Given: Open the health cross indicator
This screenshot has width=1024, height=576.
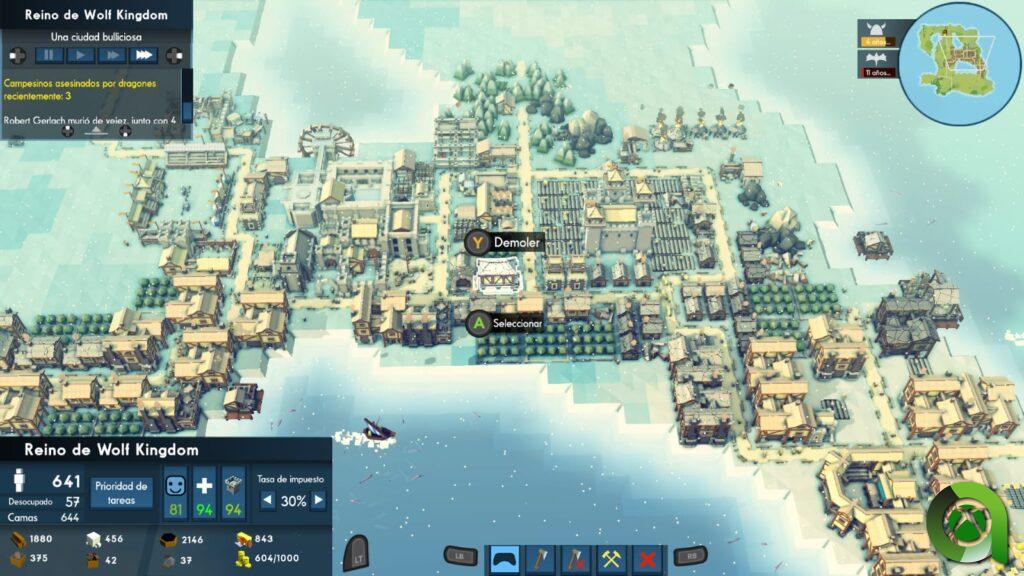Looking at the screenshot, I should pos(204,493).
